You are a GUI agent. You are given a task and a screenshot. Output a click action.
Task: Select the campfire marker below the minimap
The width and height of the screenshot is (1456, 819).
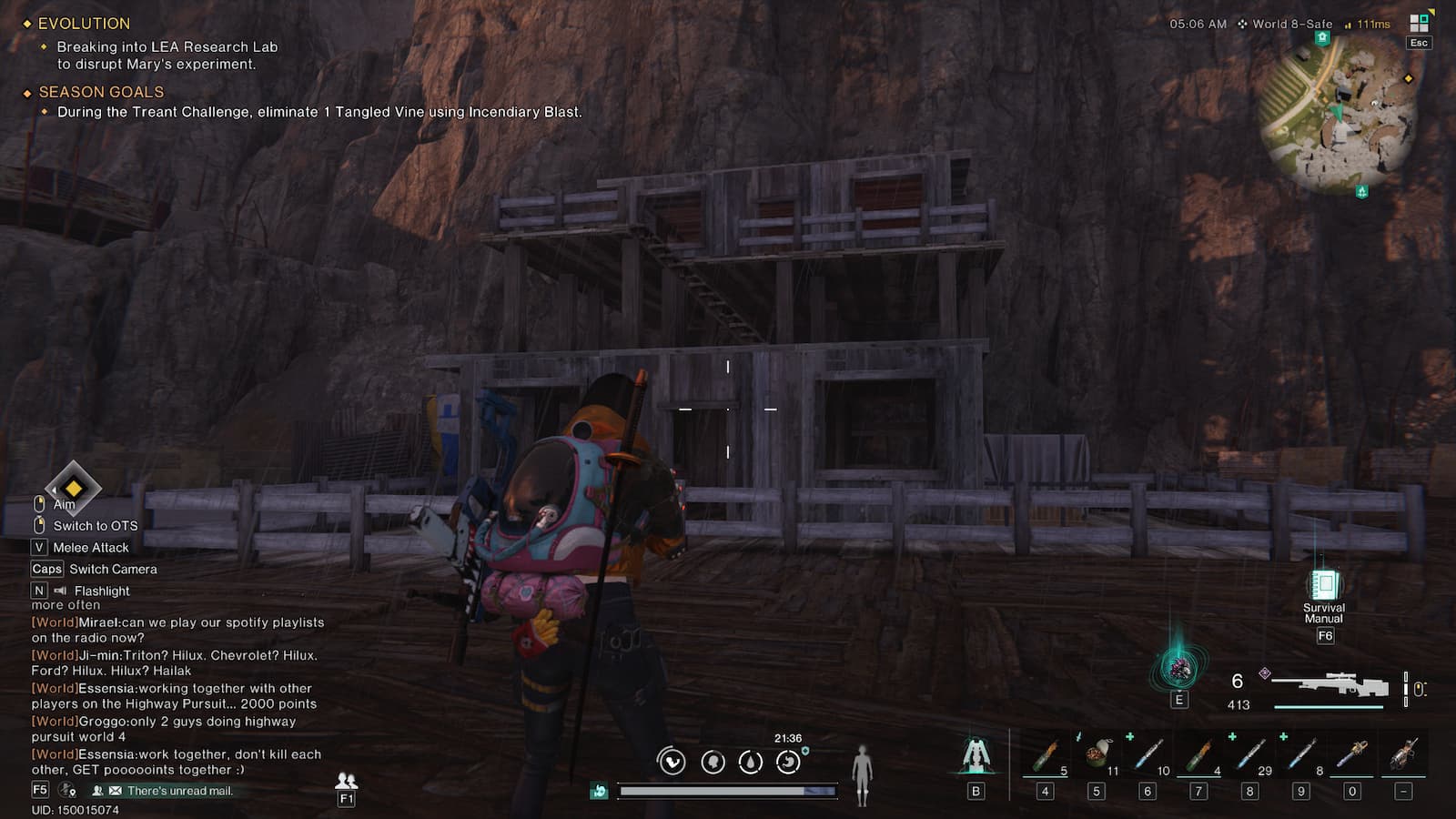(x=1361, y=191)
